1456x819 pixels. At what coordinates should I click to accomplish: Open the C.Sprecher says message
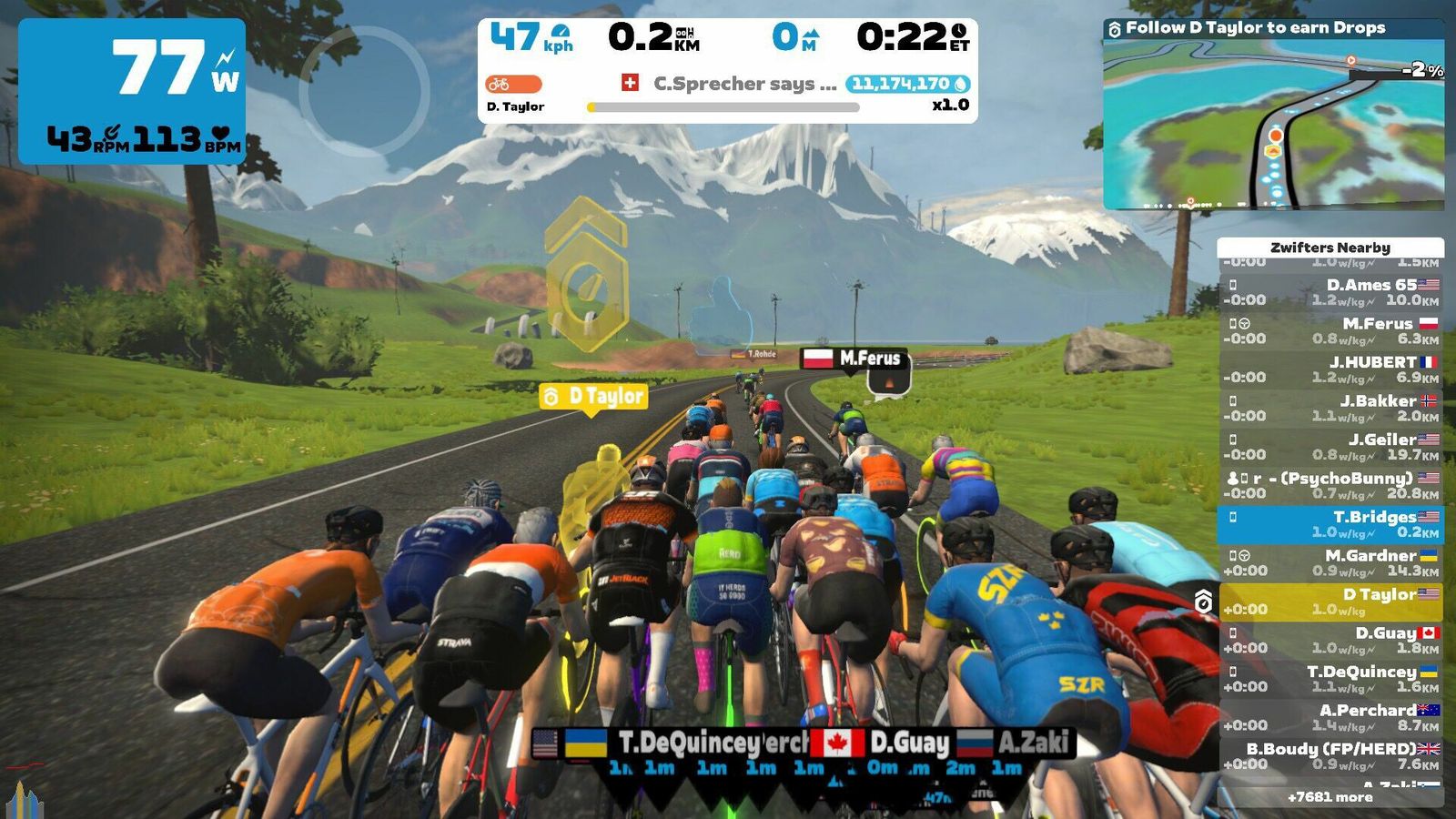pyautogui.click(x=744, y=84)
